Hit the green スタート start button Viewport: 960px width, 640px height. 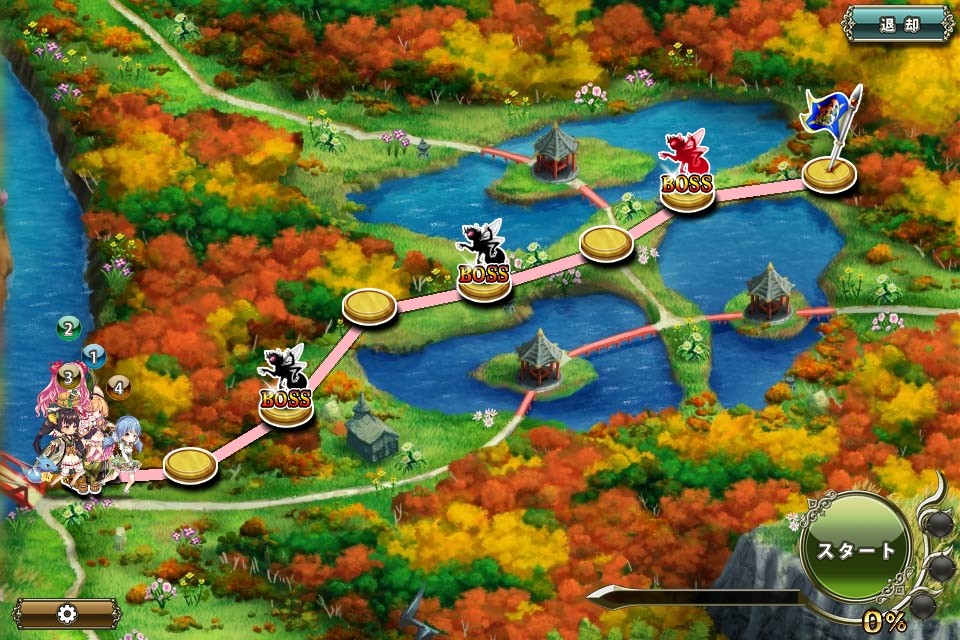855,548
